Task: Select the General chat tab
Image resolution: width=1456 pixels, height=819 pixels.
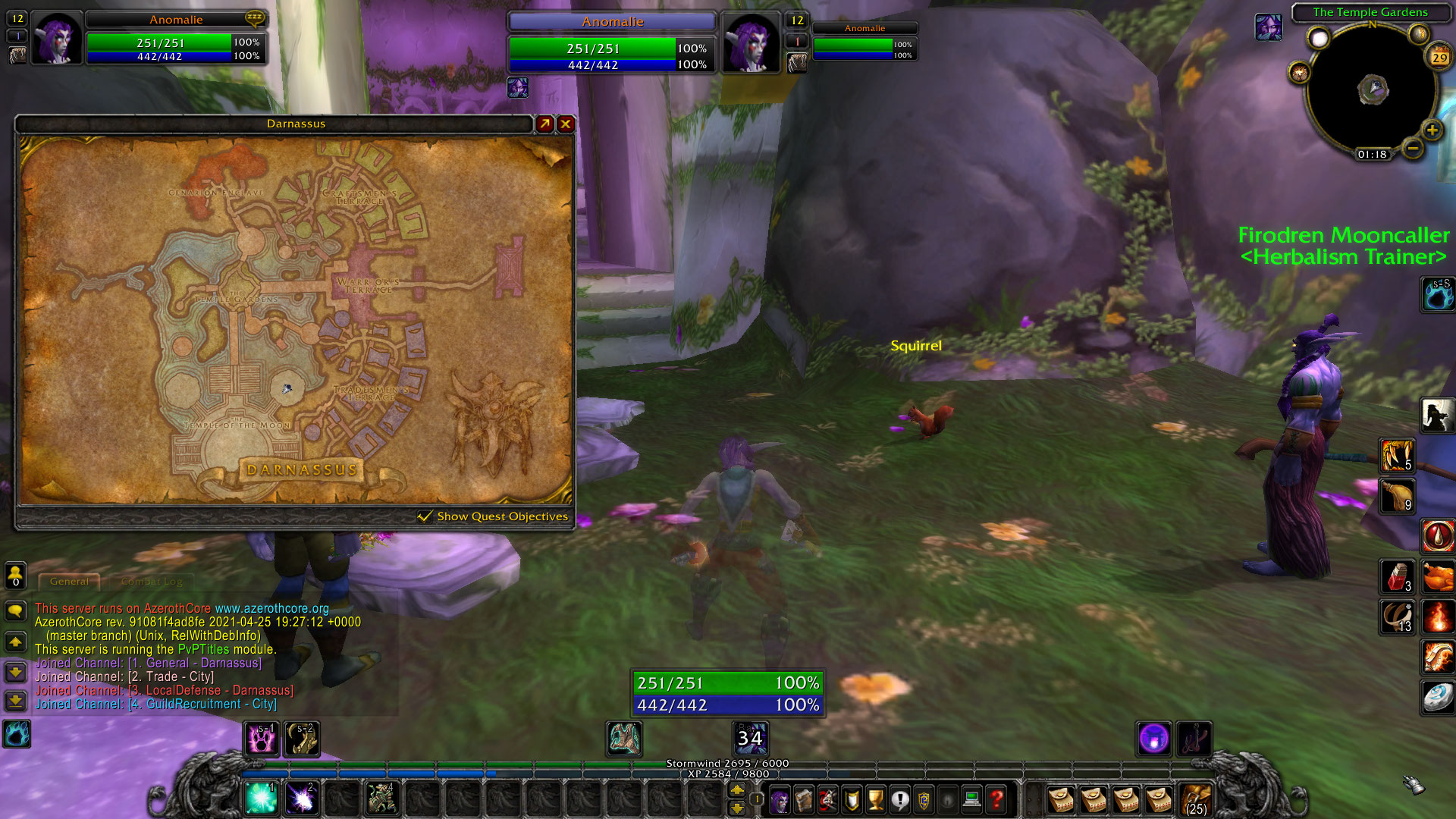Action: coord(68,581)
